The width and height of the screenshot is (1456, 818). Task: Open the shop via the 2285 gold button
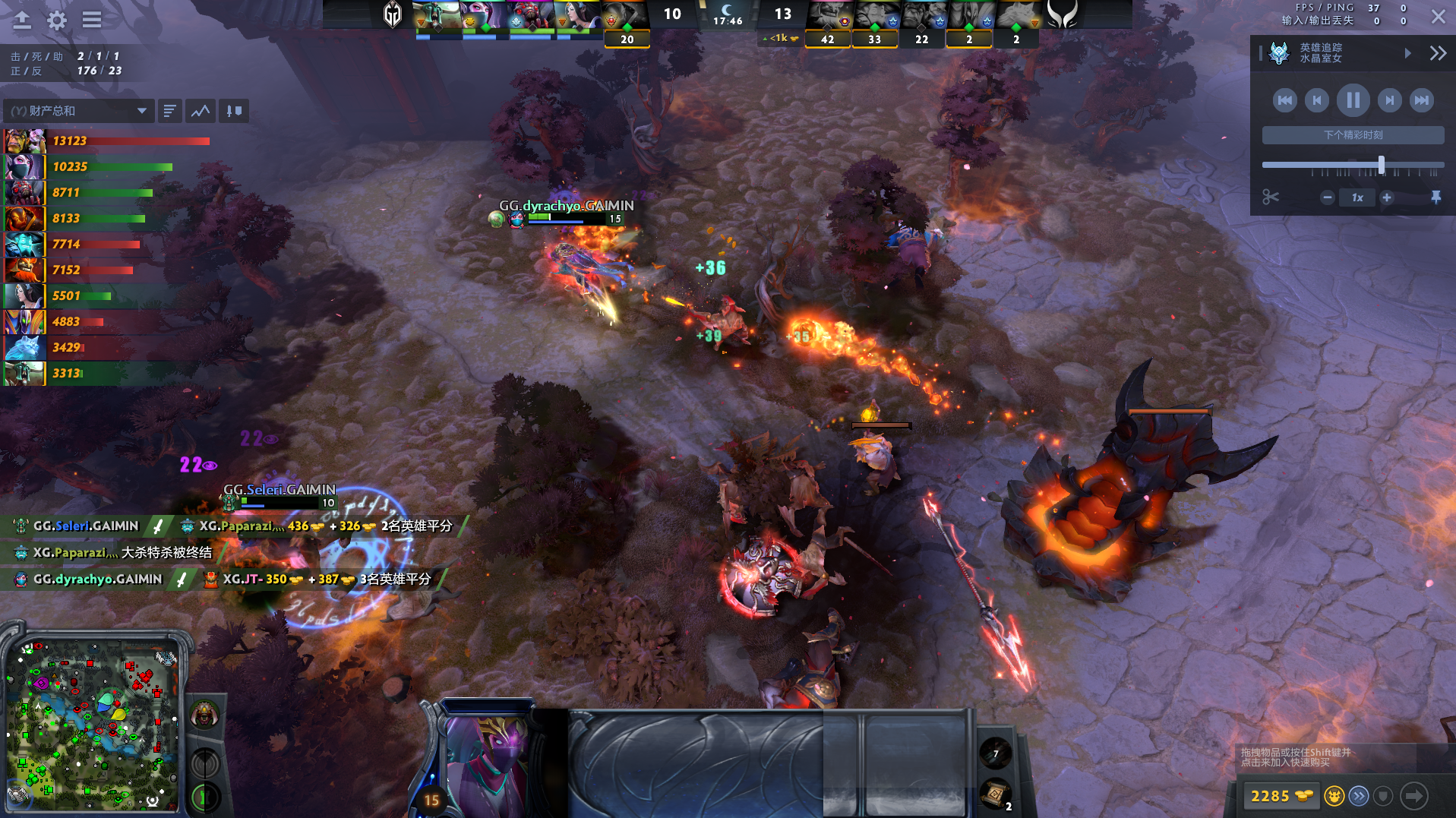click(1281, 796)
